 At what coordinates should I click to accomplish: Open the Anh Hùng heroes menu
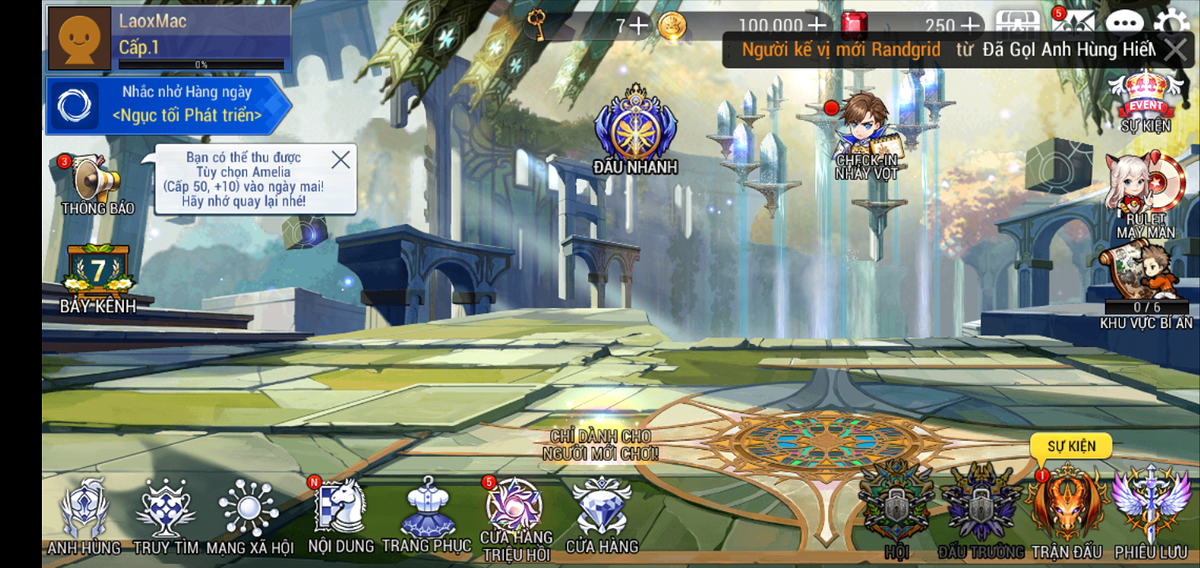[84, 512]
